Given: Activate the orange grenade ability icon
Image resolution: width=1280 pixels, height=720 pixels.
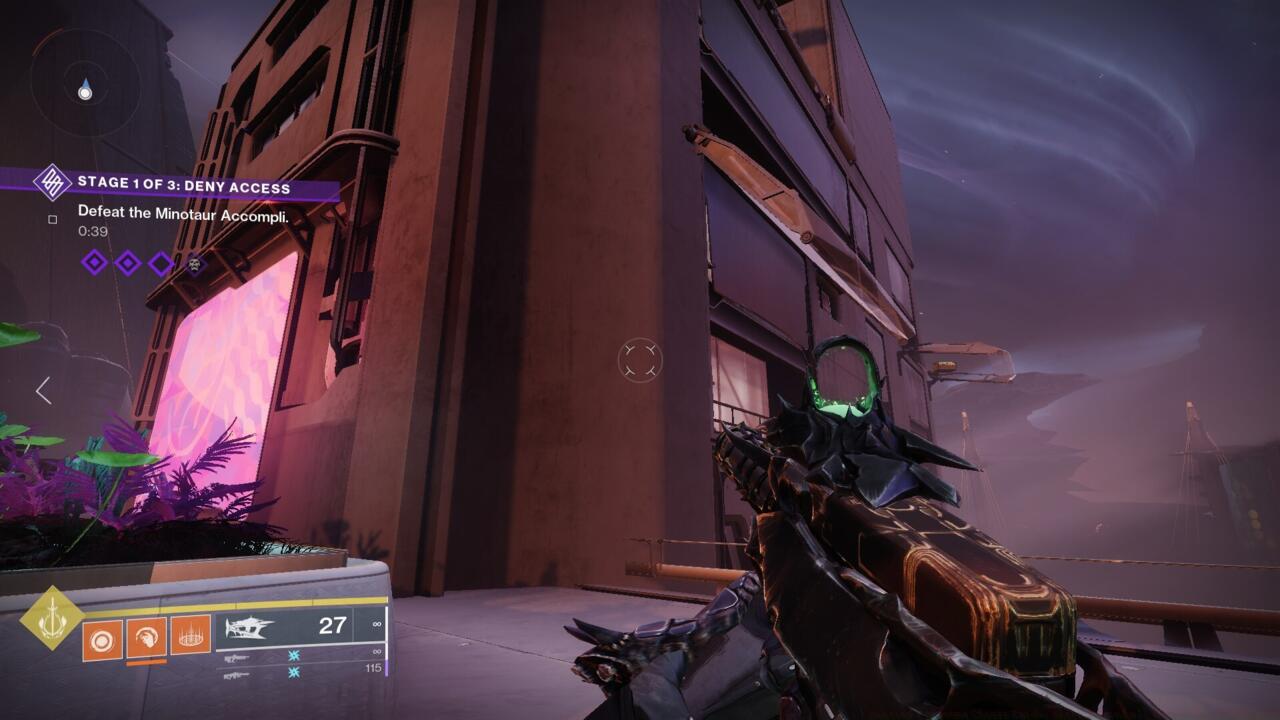Looking at the screenshot, I should 102,637.
